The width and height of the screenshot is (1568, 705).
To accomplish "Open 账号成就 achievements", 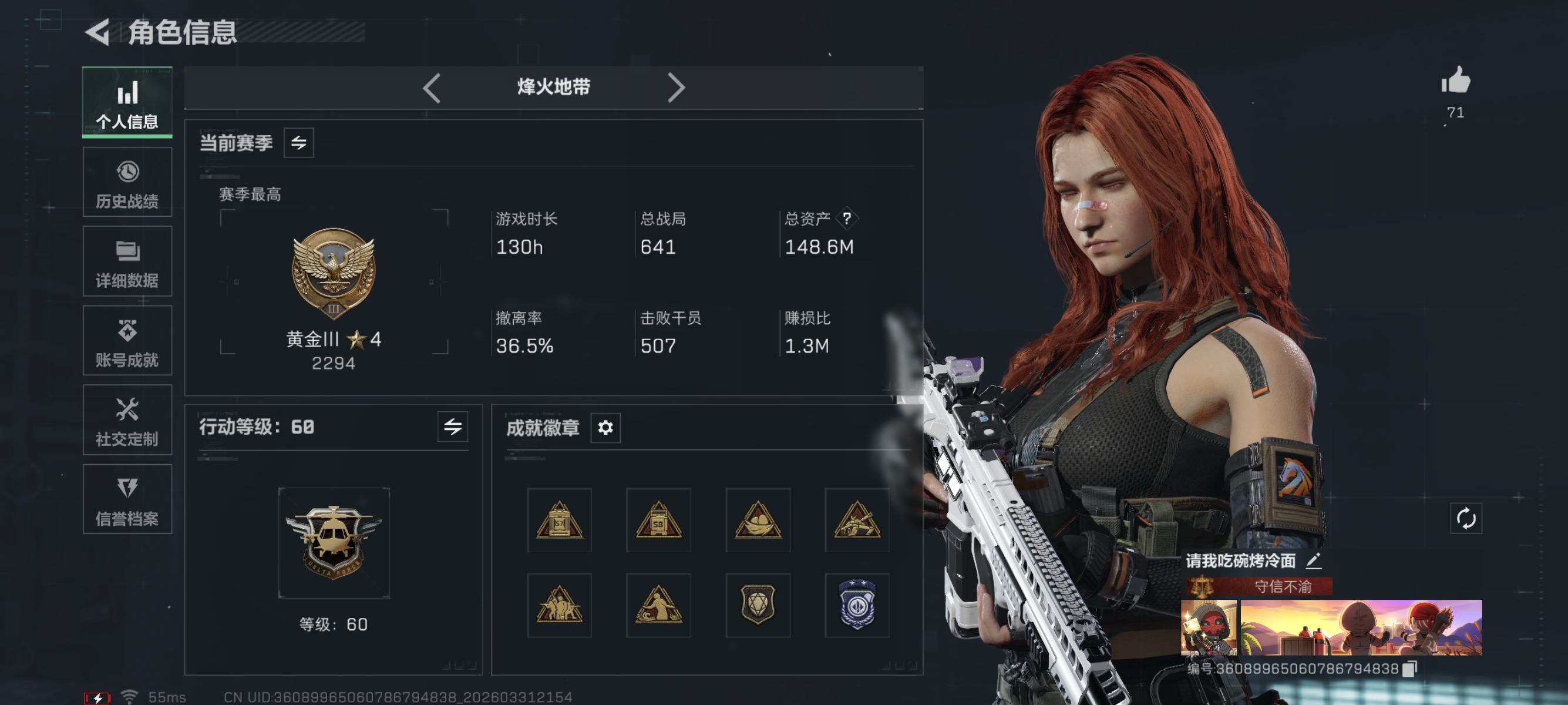I will tap(127, 341).
